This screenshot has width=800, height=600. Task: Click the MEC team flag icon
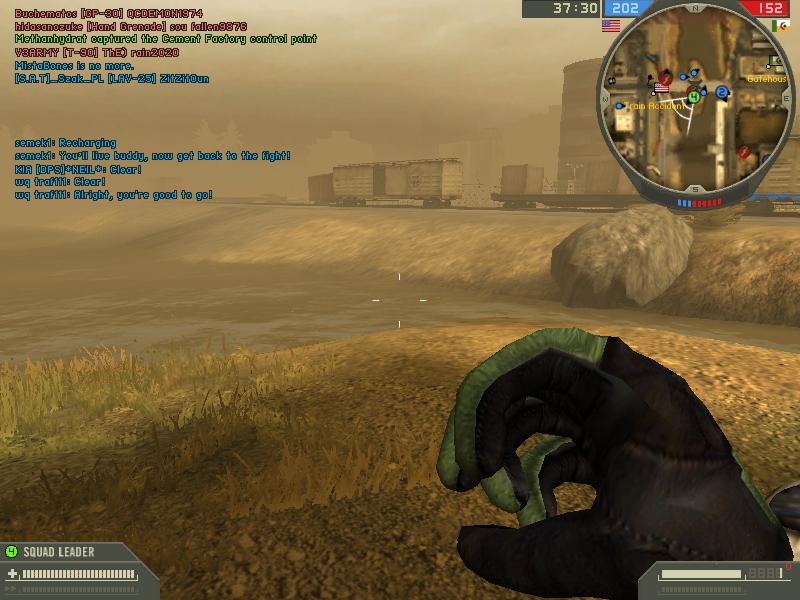(780, 25)
